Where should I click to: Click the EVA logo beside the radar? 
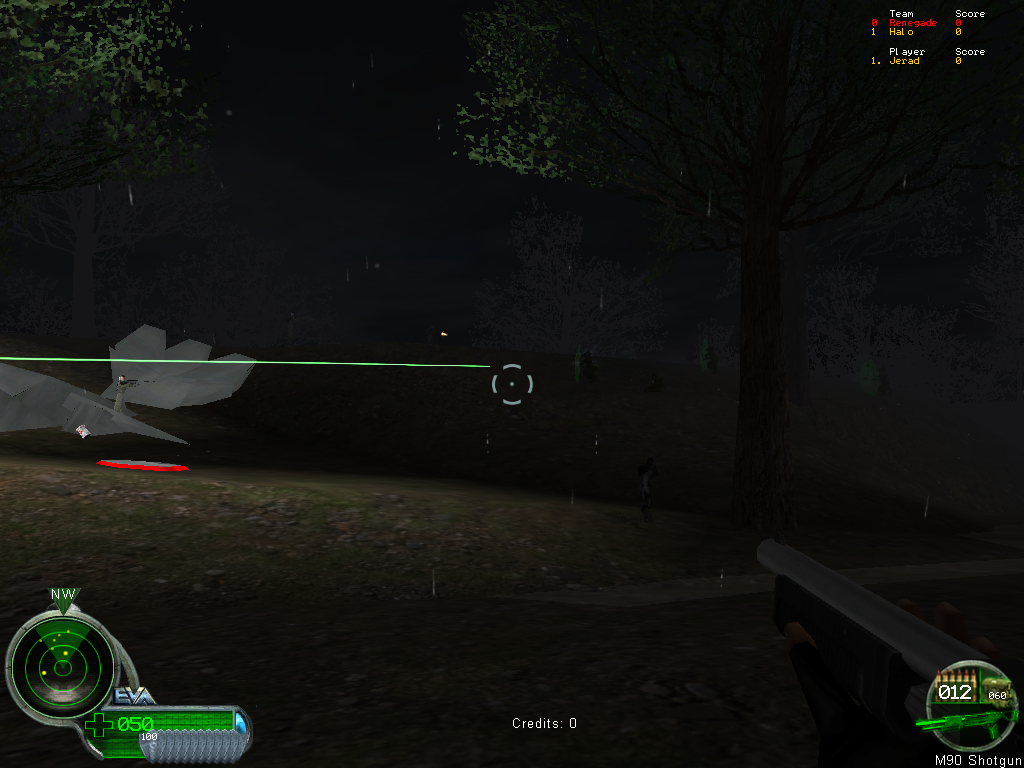point(133,696)
